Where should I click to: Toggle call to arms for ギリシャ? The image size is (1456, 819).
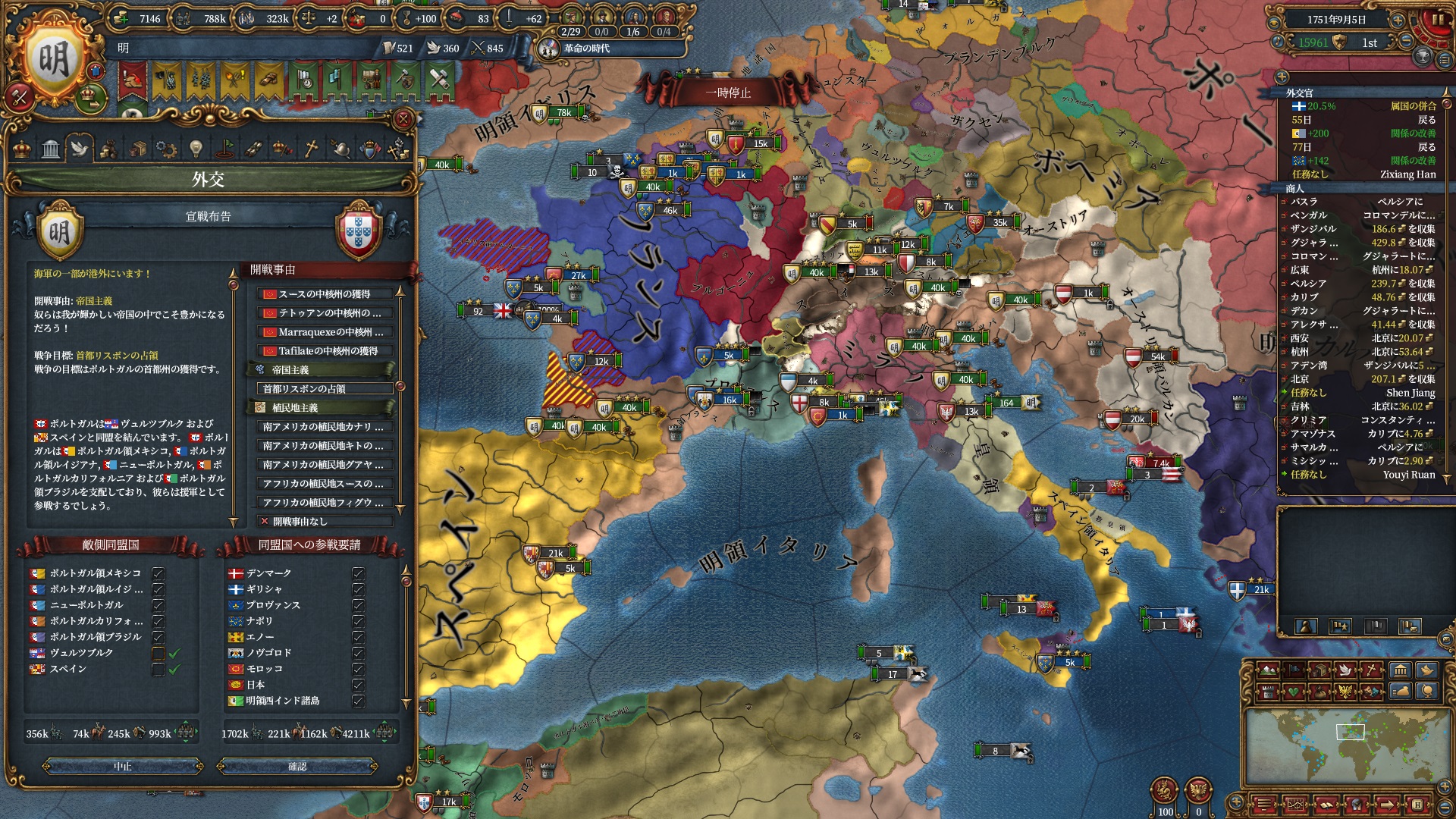click(359, 589)
